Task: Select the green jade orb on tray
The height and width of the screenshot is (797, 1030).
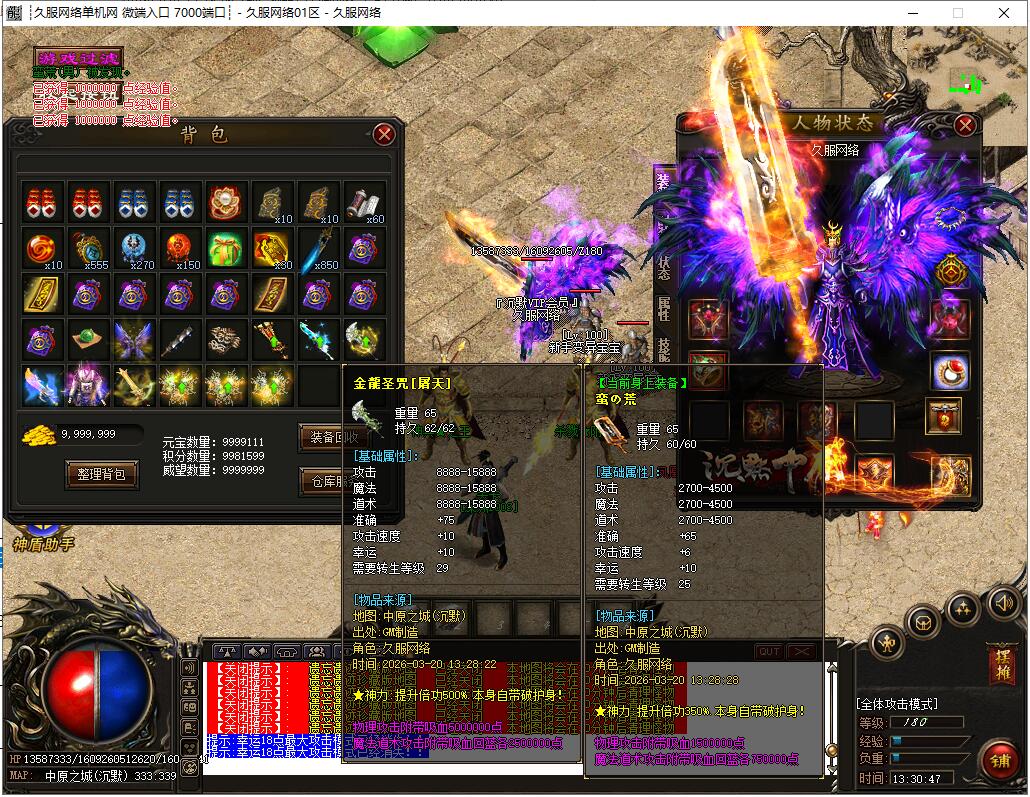Action: pos(87,340)
